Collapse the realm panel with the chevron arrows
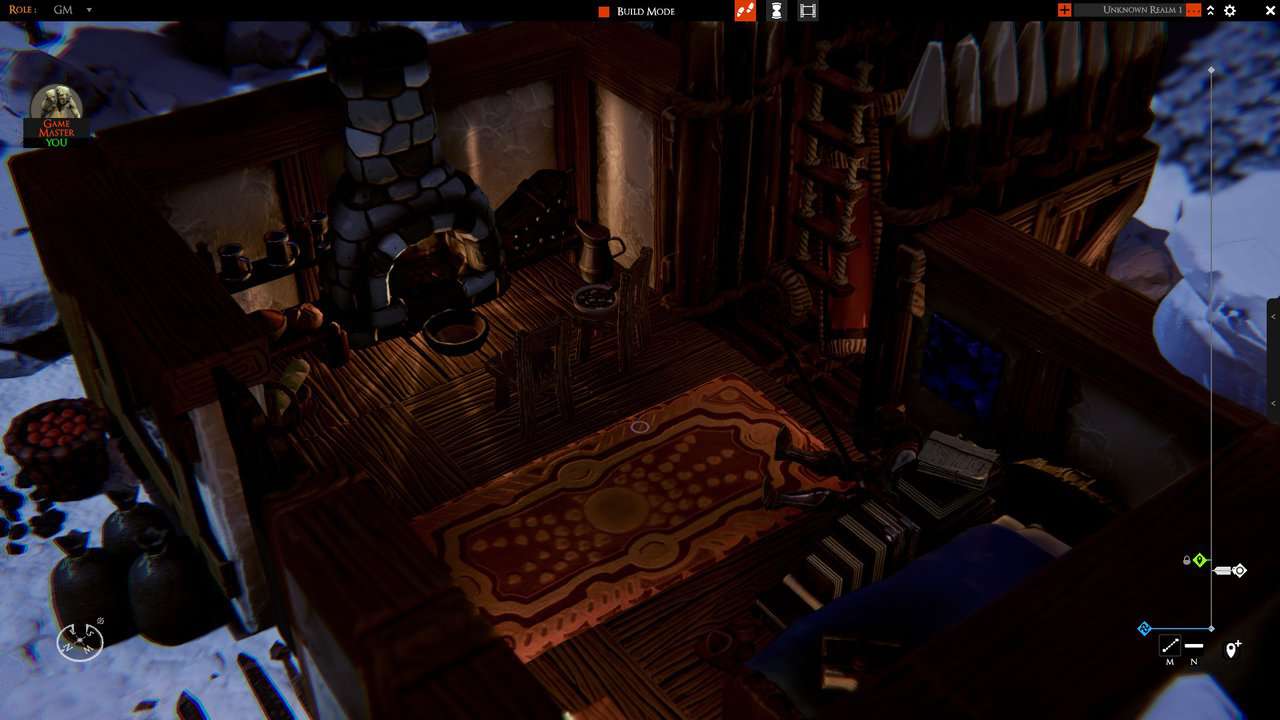This screenshot has height=720, width=1280. click(1209, 11)
